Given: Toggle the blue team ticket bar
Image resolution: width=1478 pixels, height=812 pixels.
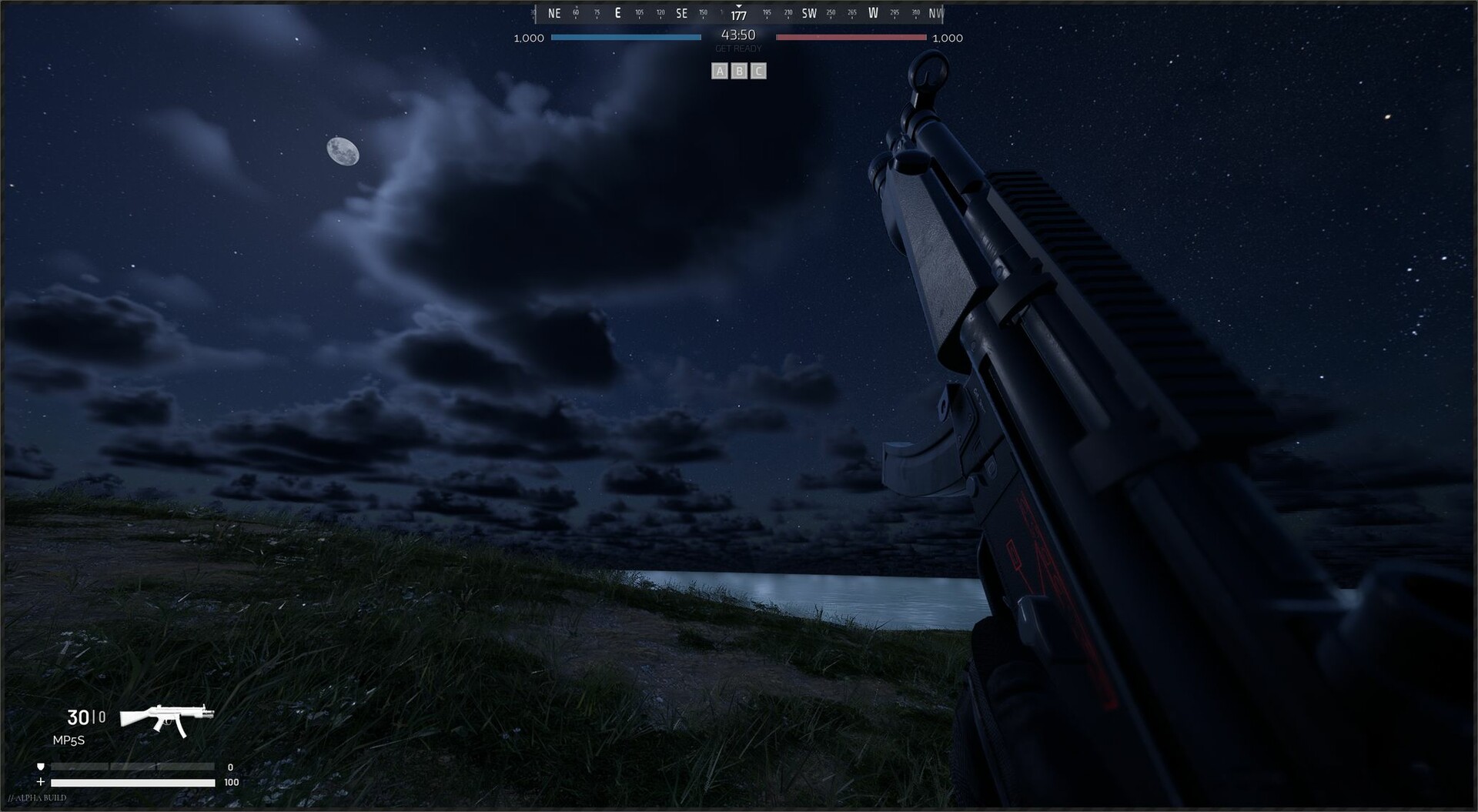Looking at the screenshot, I should [x=625, y=37].
